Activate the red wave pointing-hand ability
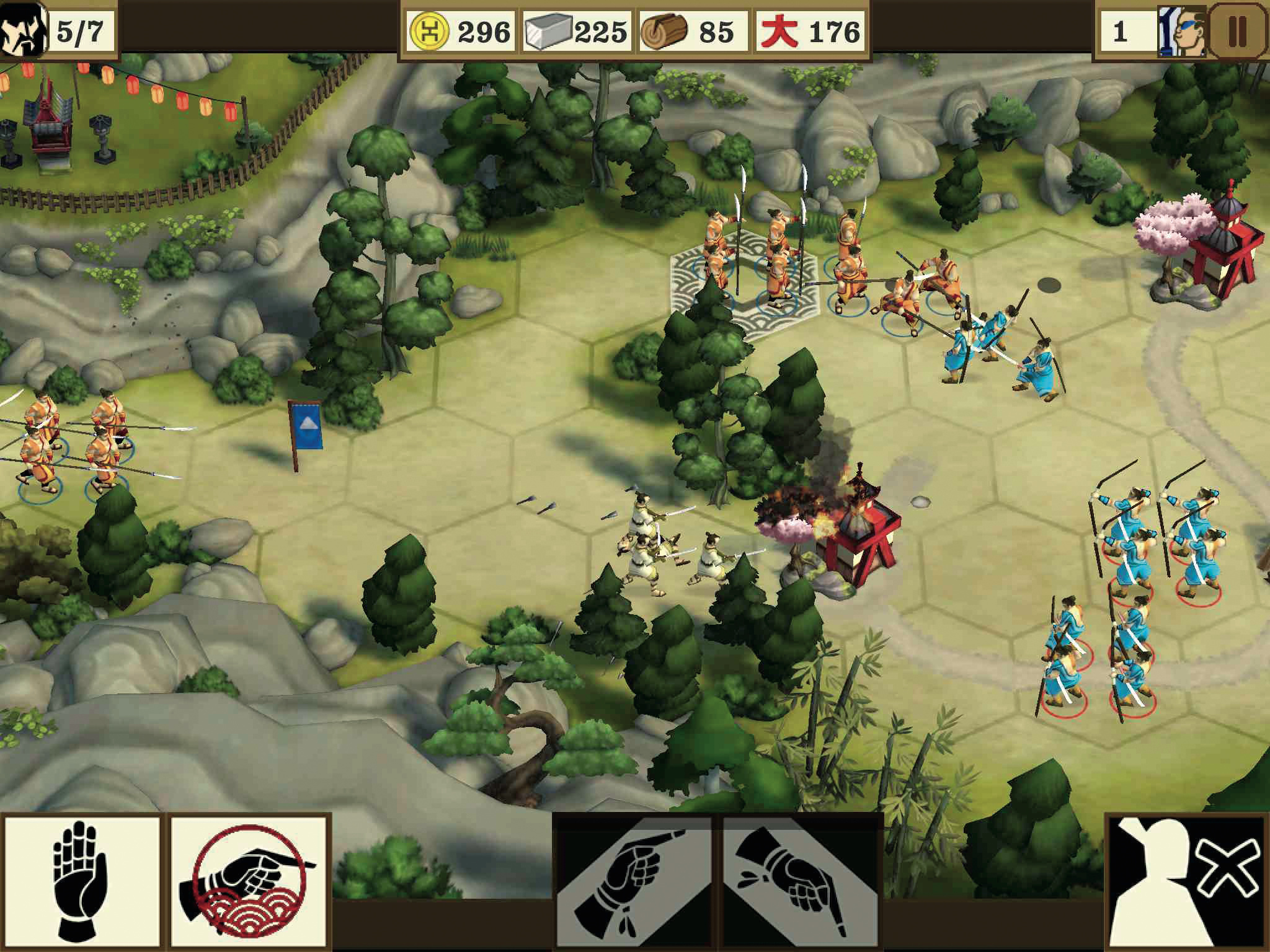1270x952 pixels. 249,881
